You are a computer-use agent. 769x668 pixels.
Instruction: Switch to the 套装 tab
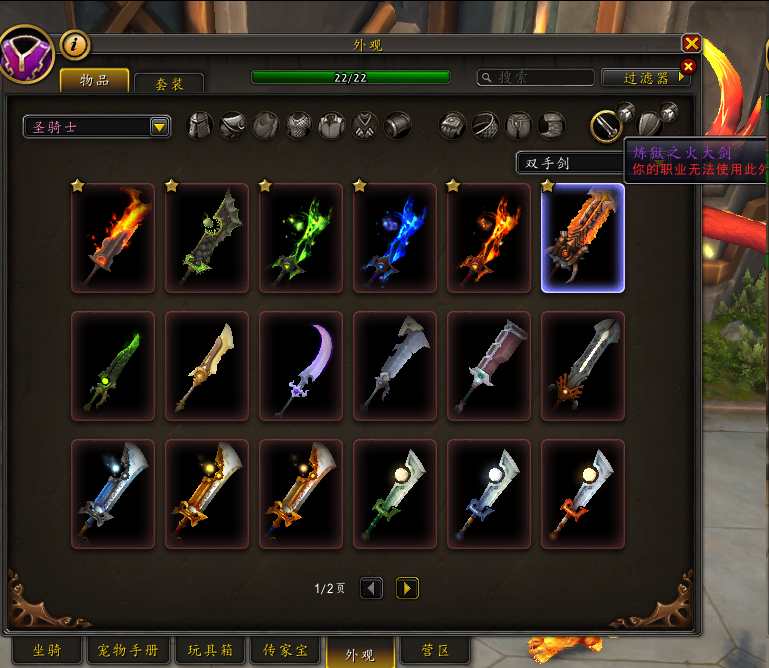click(169, 84)
